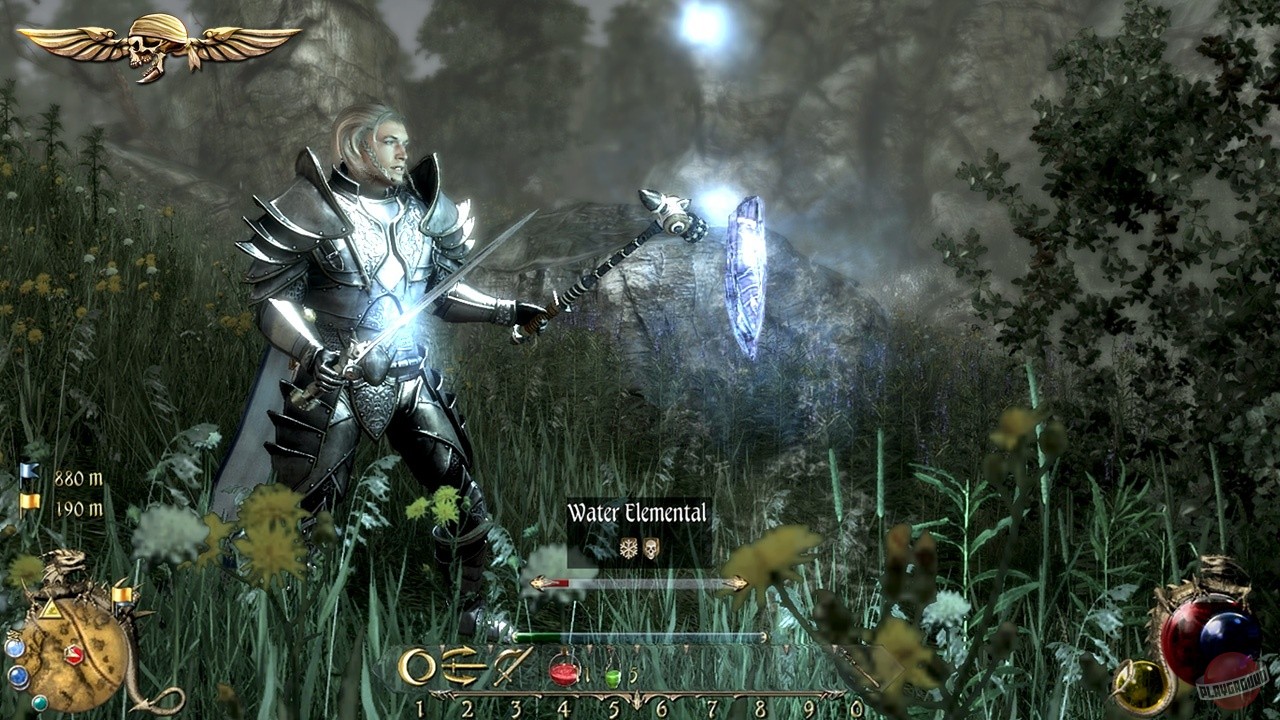Image resolution: width=1280 pixels, height=720 pixels.
Task: Click the red hexagon marker on minimap
Action: point(74,655)
